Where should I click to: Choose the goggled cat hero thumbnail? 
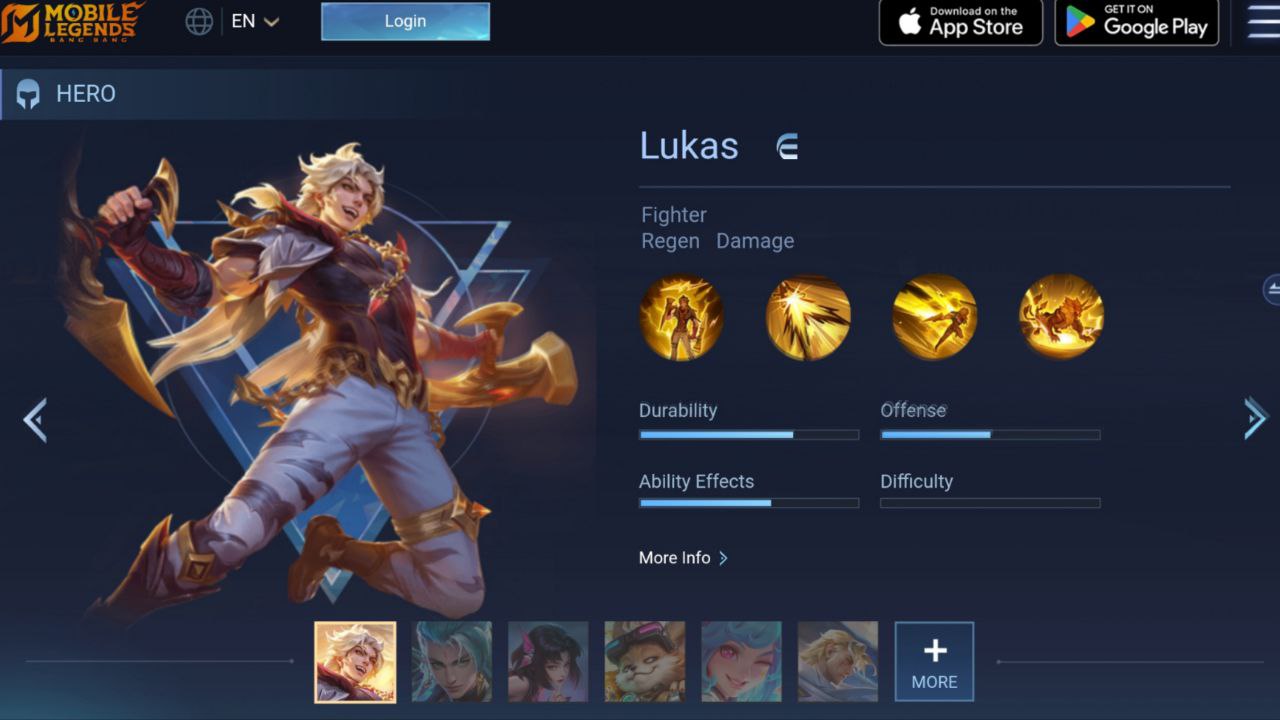click(645, 661)
